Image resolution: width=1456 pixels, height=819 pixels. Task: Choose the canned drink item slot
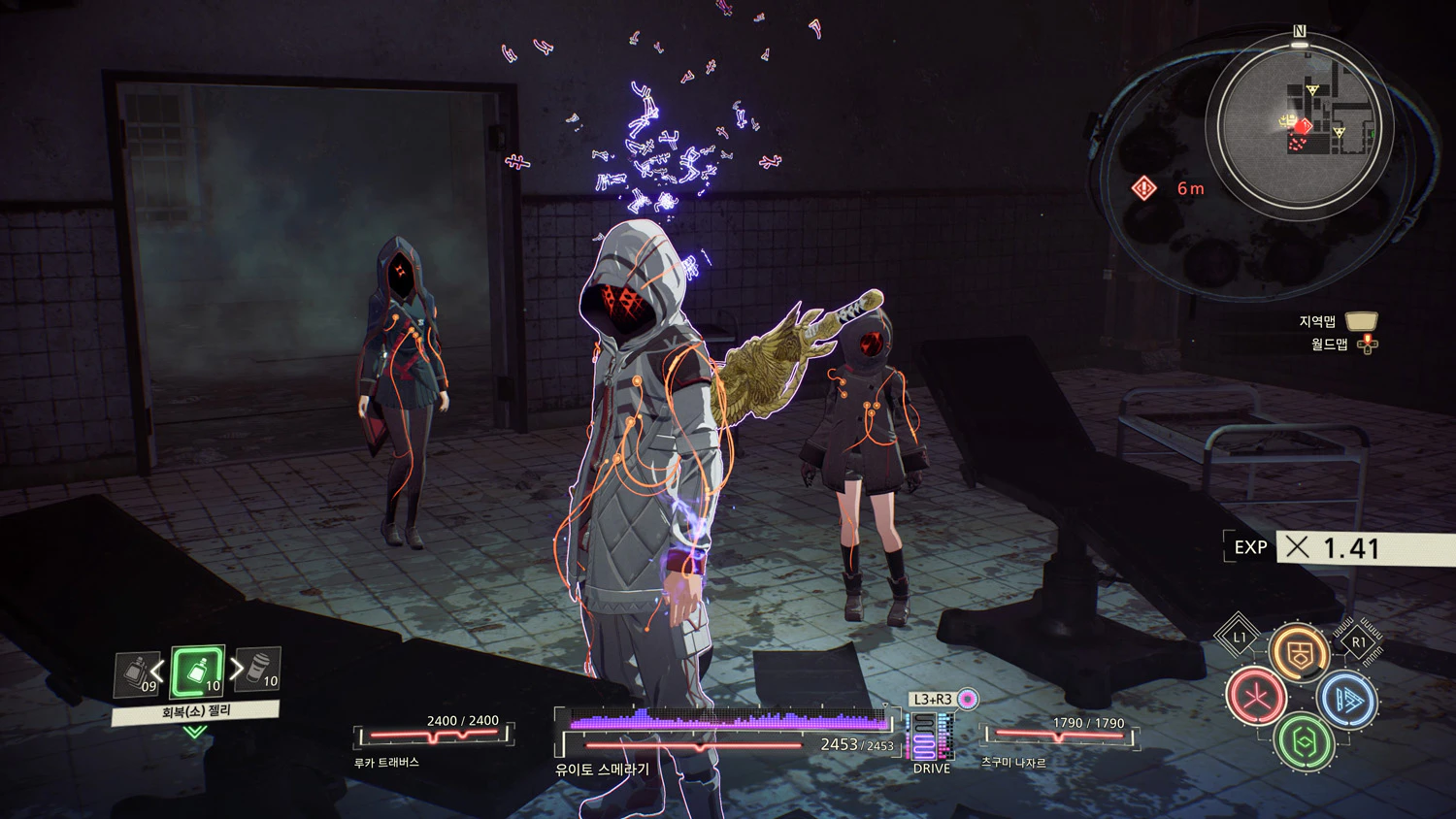[x=259, y=670]
